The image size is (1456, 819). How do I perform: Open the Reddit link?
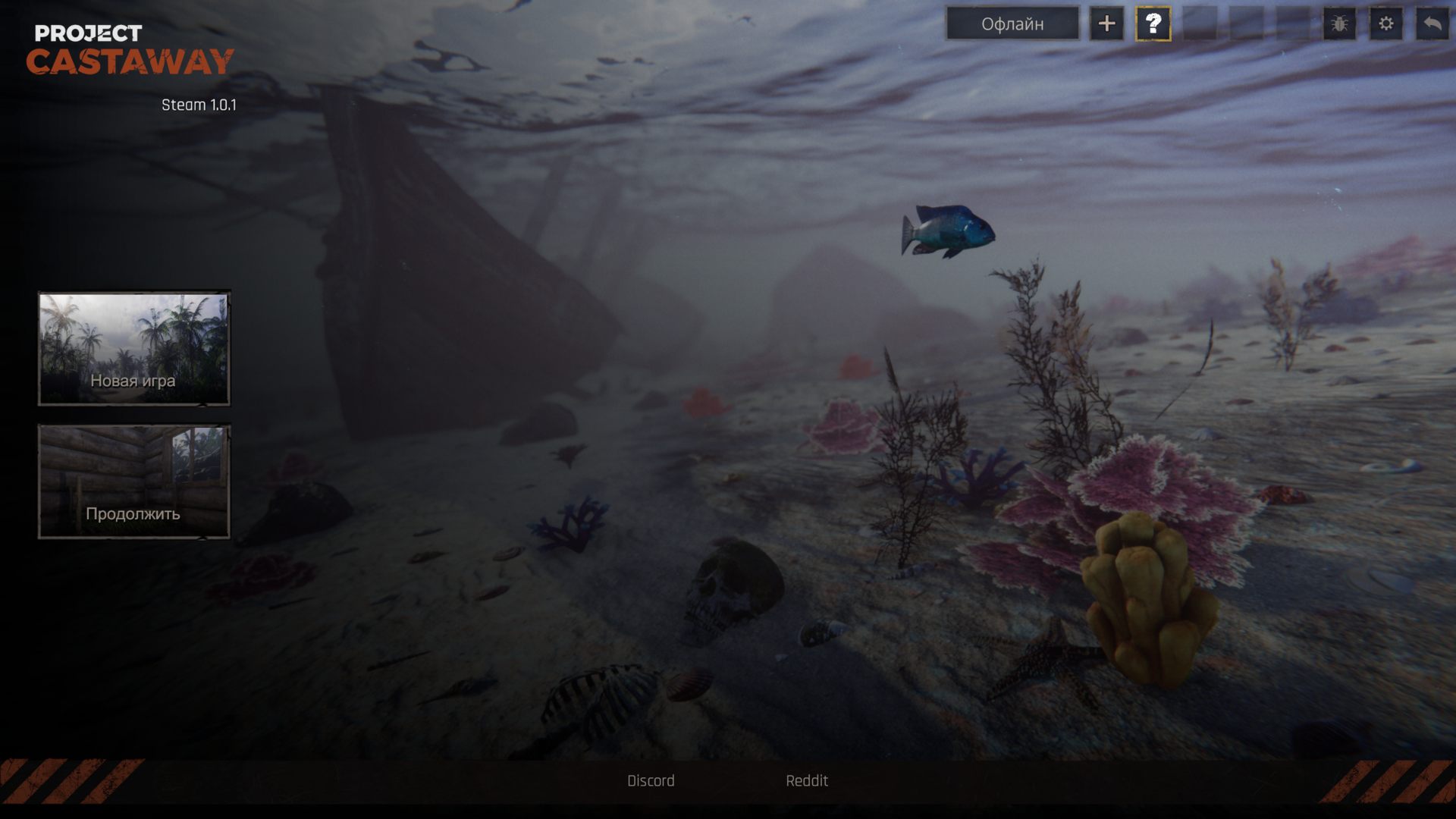tap(807, 780)
